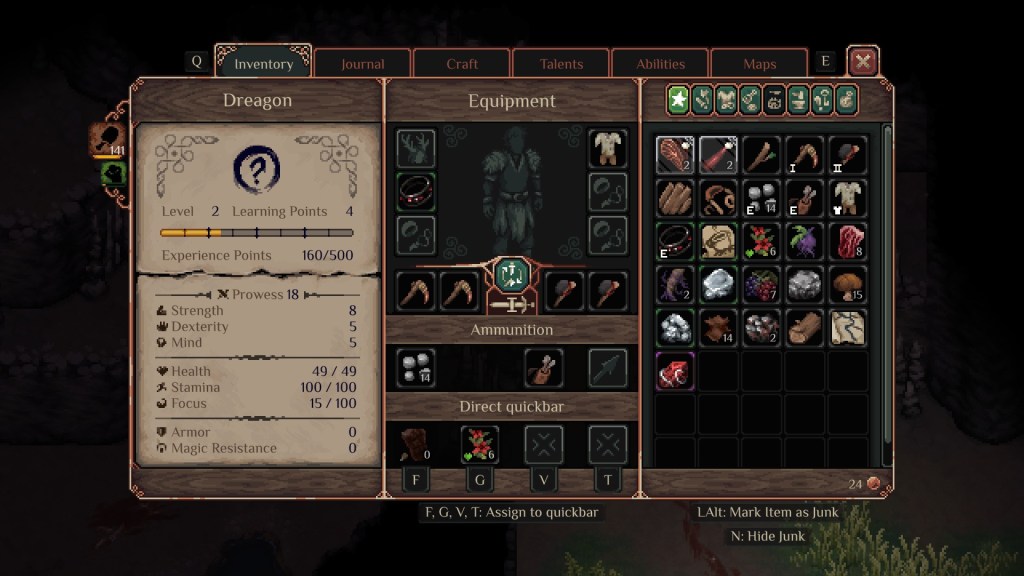1024x576 pixels.
Task: Open the Maps tab
Action: click(x=760, y=64)
